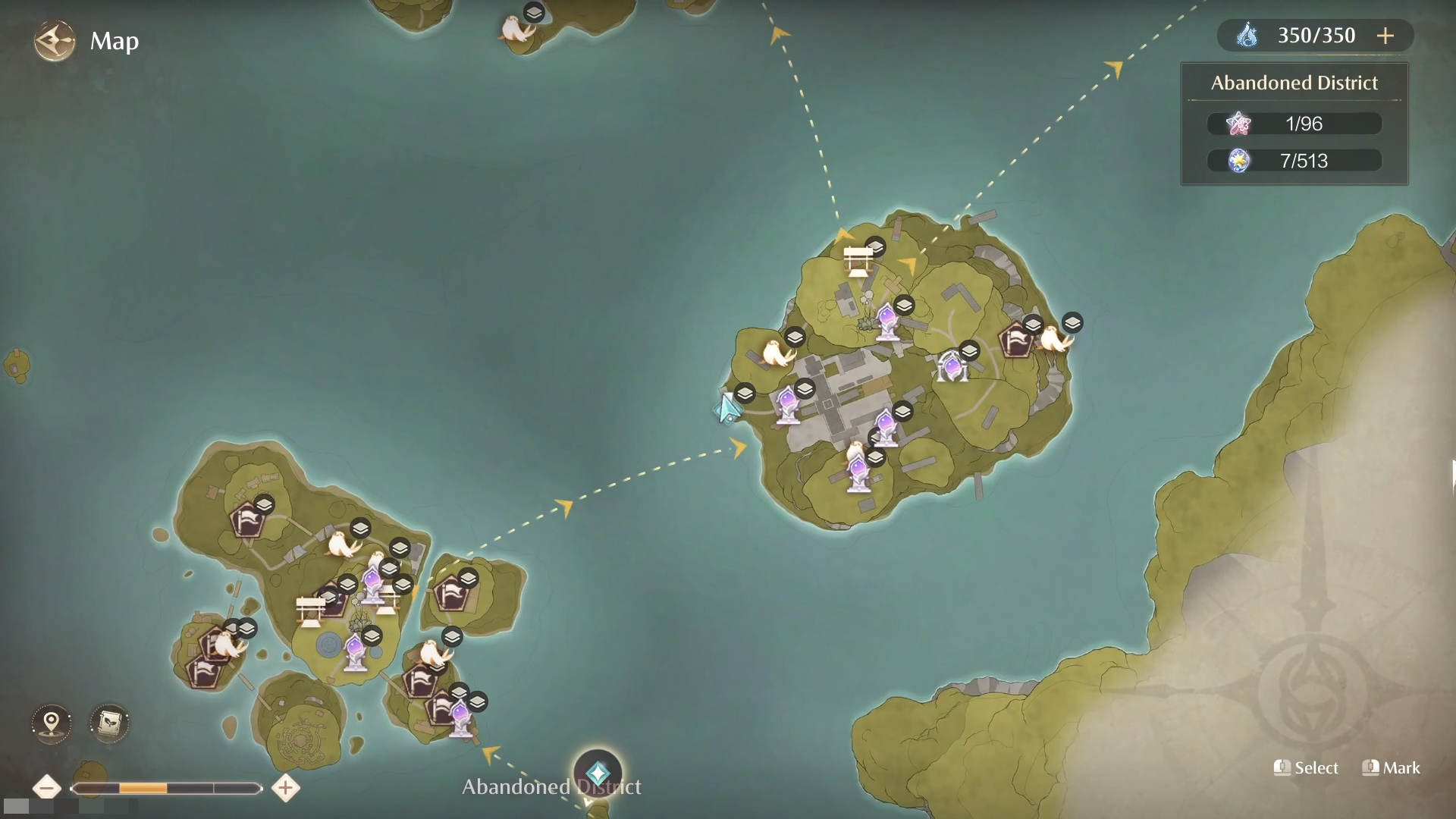Screen dimensions: 1456x819
Task: Open the Map back arrow emblem
Action: [53, 41]
